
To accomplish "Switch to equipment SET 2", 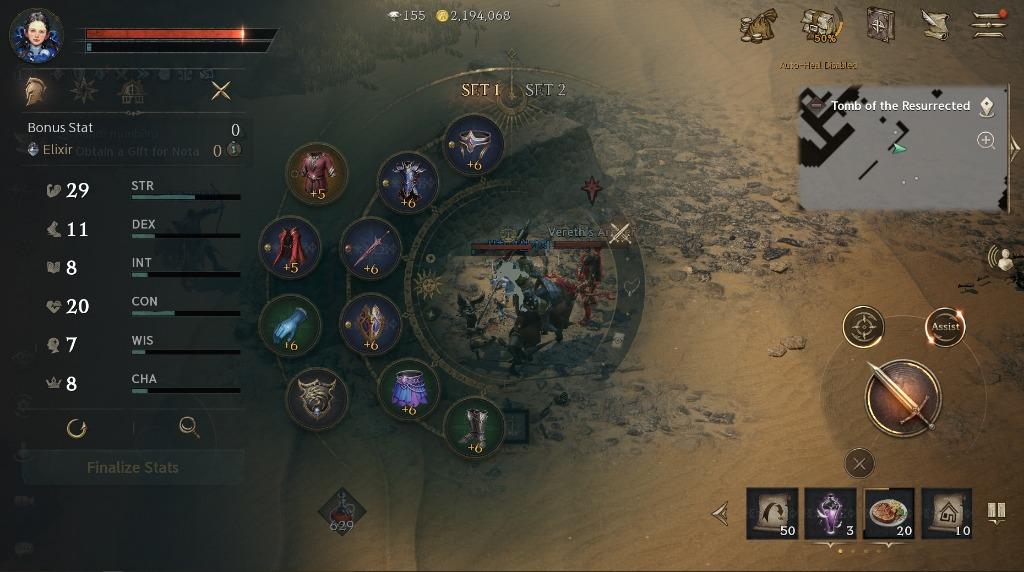I will (x=546, y=90).
